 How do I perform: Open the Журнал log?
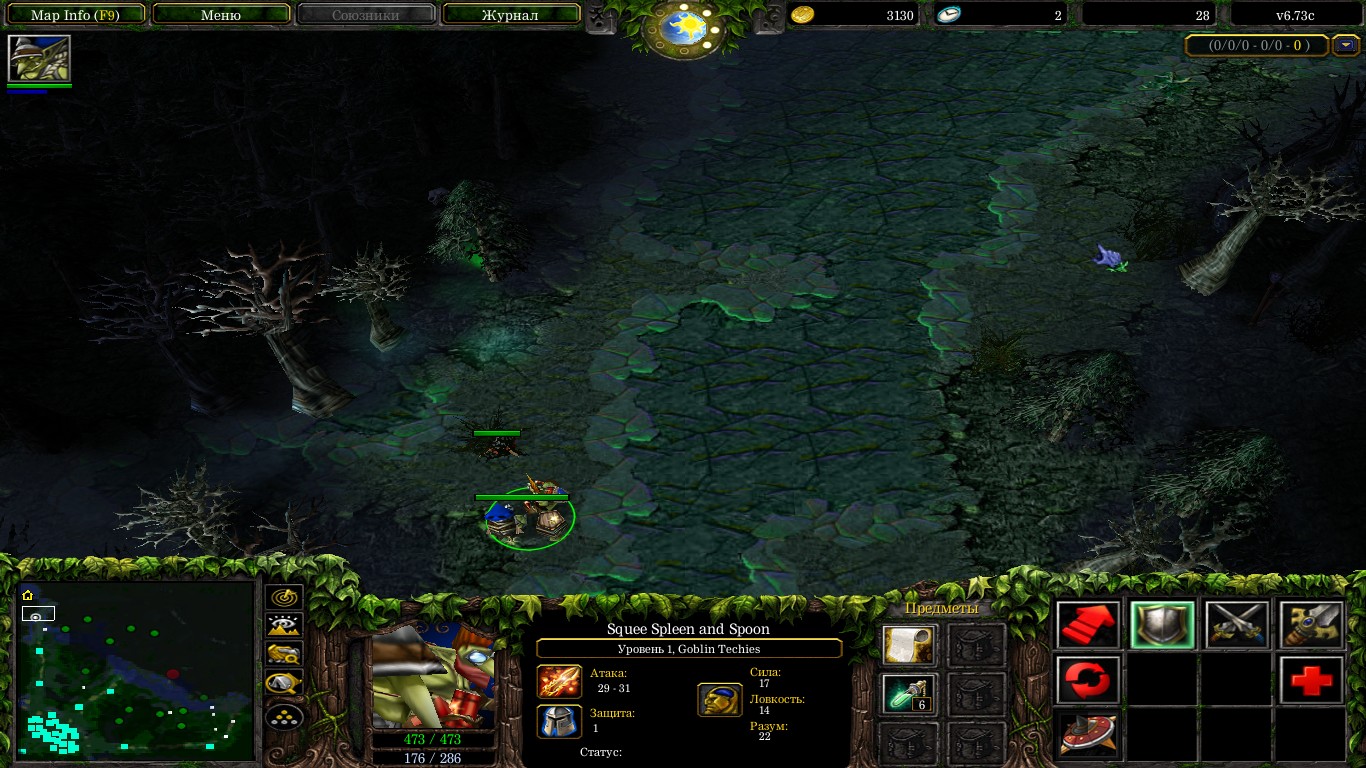pyautogui.click(x=510, y=15)
